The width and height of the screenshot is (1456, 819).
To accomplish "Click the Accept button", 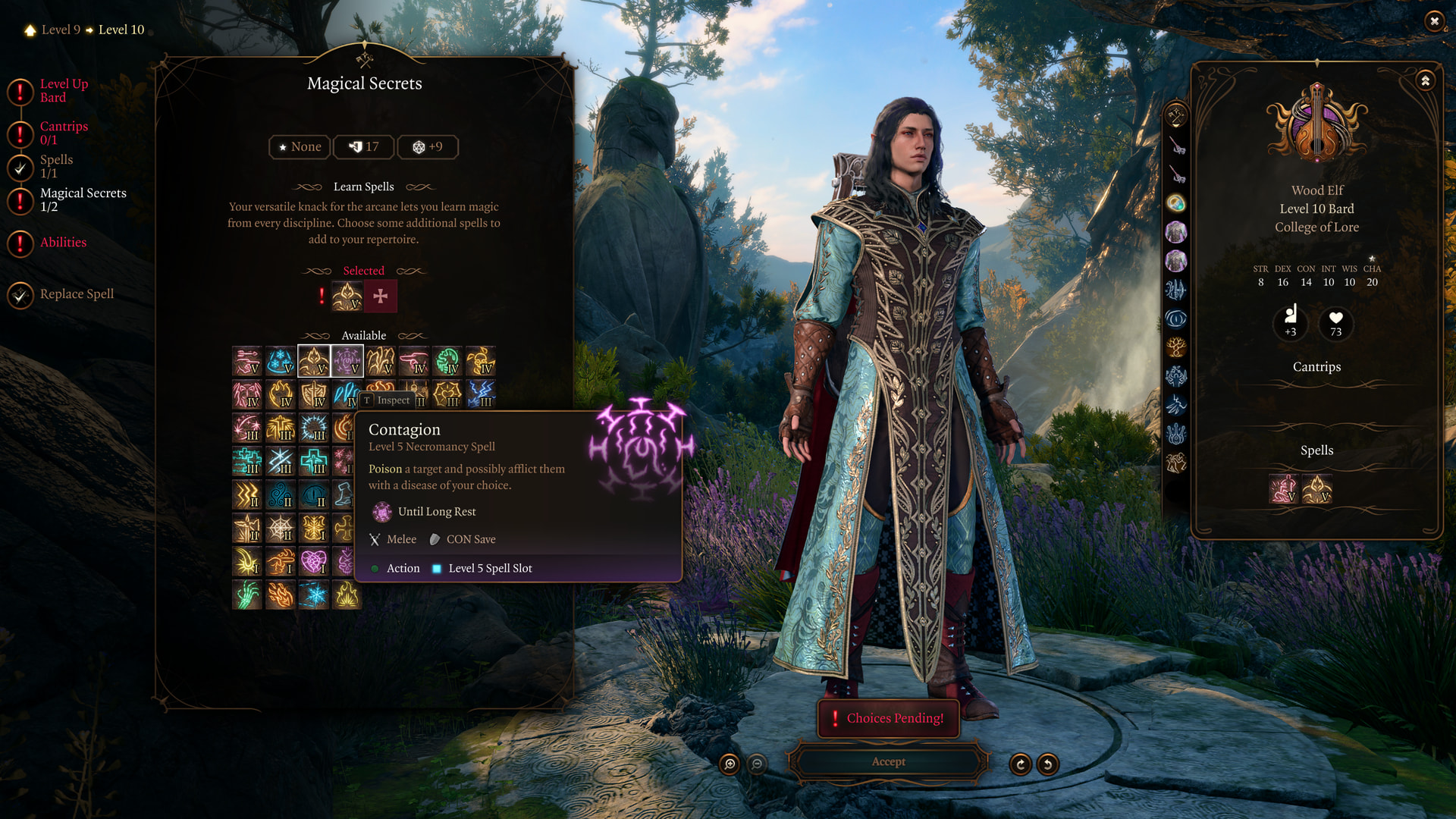I will click(888, 761).
